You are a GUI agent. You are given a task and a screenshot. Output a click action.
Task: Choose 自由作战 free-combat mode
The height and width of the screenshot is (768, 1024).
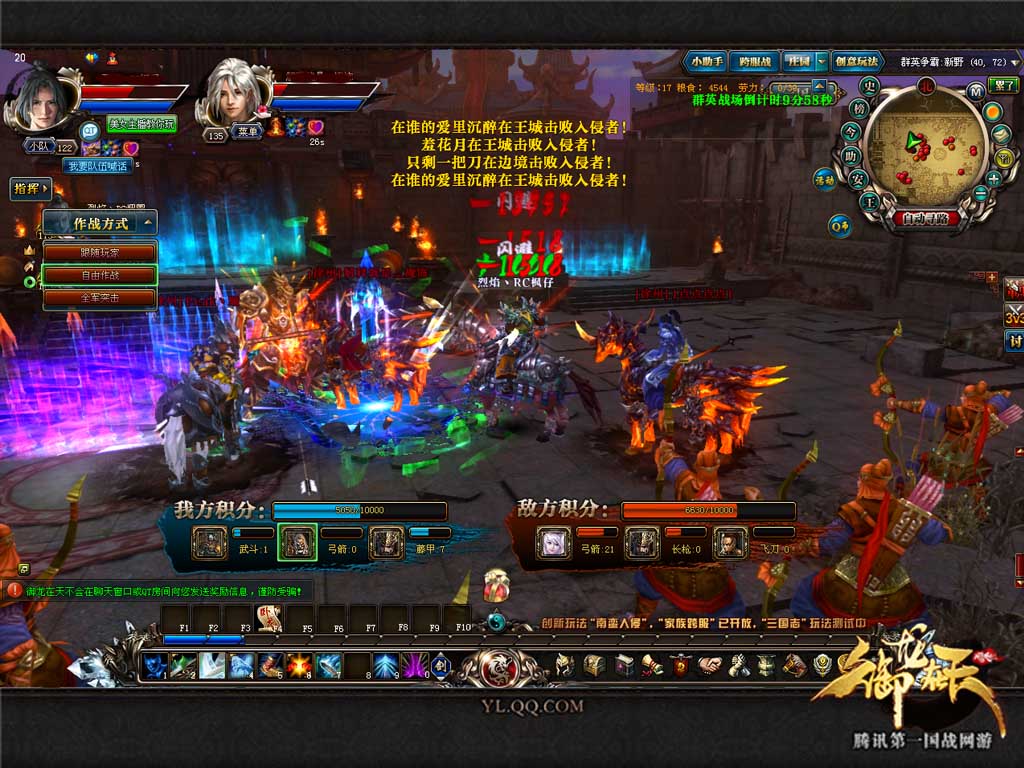coord(99,275)
